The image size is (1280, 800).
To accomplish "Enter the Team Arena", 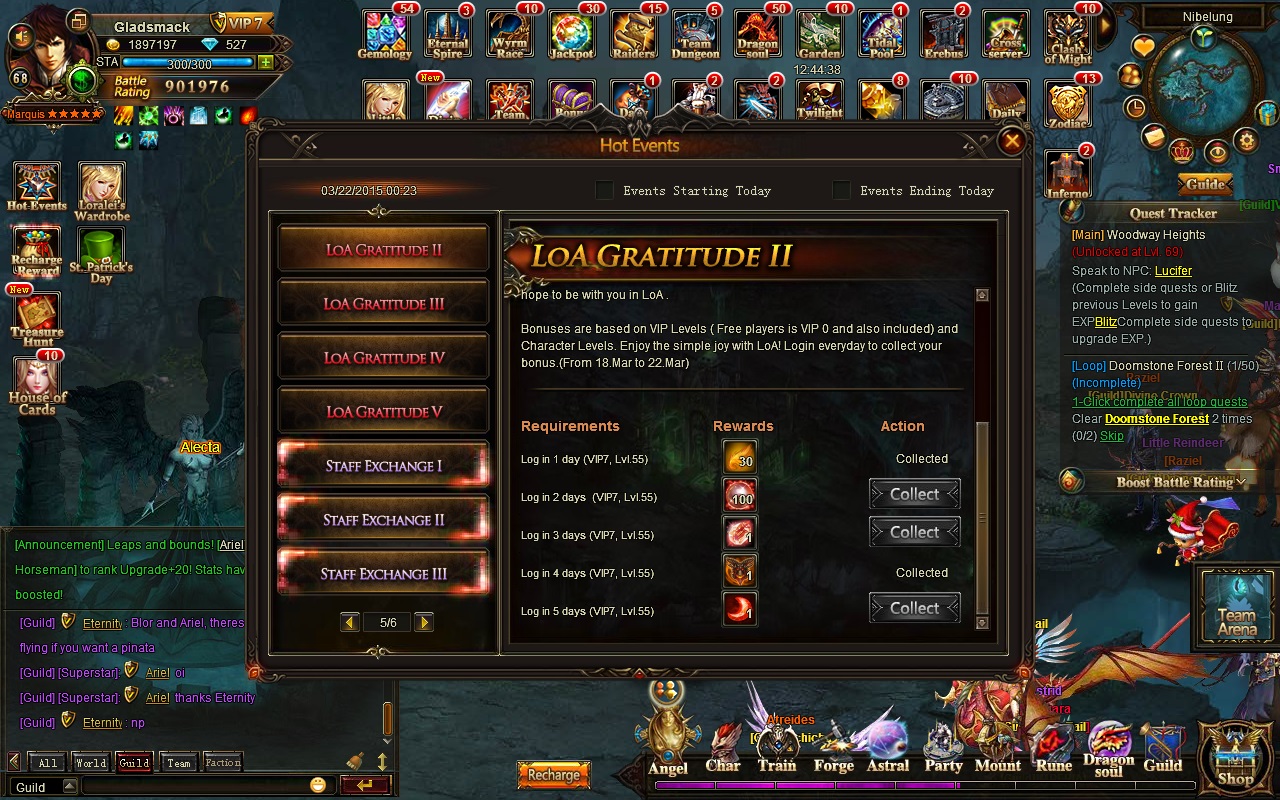I will (x=1237, y=605).
